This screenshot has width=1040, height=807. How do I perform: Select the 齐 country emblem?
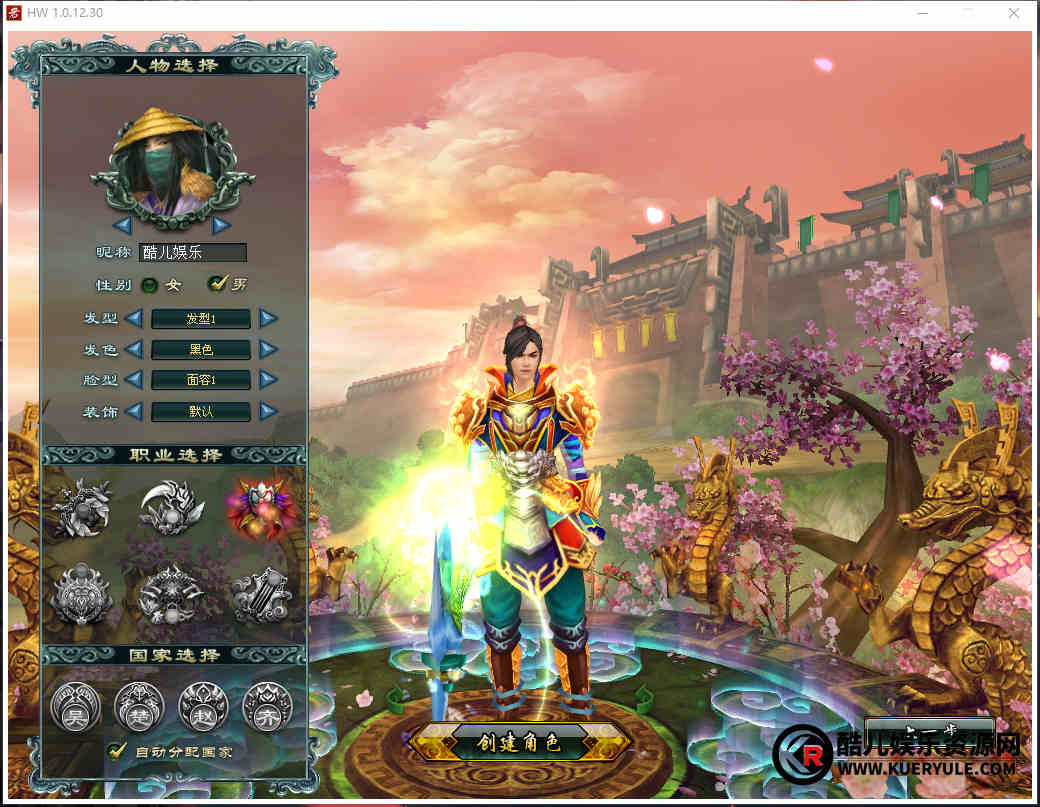pos(267,707)
